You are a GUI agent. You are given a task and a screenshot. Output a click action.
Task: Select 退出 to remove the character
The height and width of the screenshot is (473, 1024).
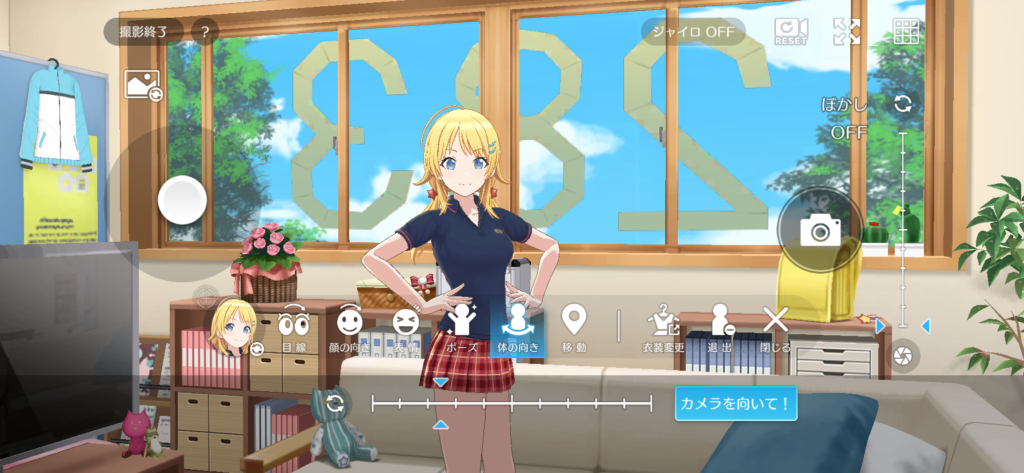[720, 328]
